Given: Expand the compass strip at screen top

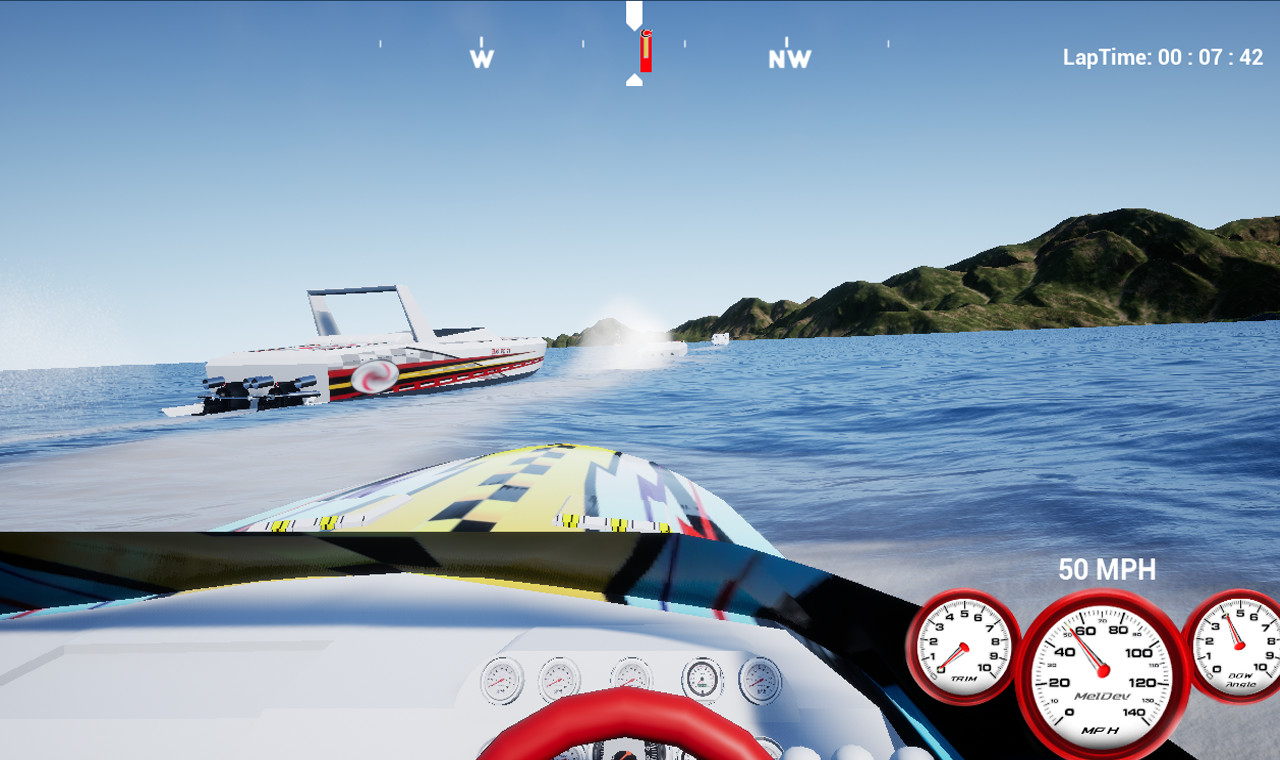Looking at the screenshot, I should pyautogui.click(x=640, y=45).
